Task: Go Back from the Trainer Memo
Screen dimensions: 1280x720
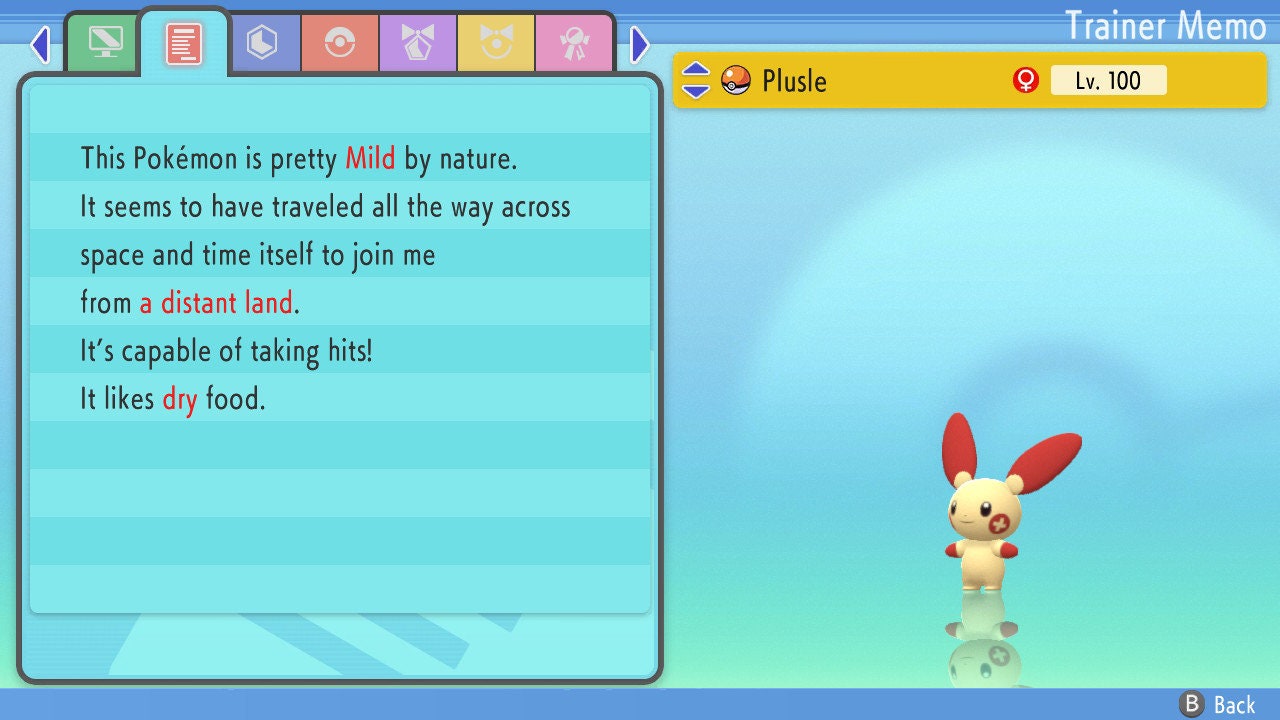Action: [x=1218, y=704]
